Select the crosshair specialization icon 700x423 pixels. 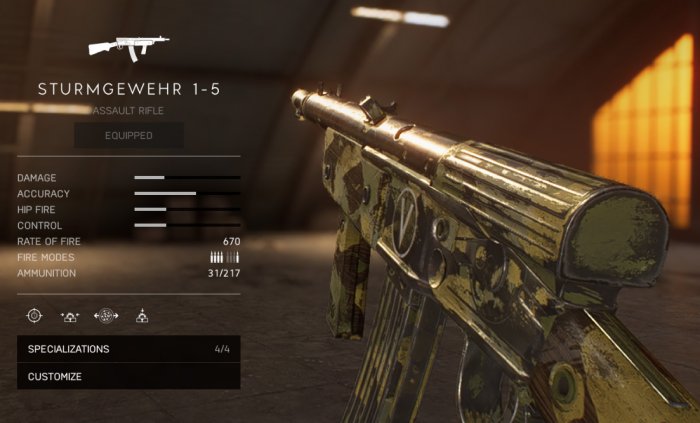[34, 316]
